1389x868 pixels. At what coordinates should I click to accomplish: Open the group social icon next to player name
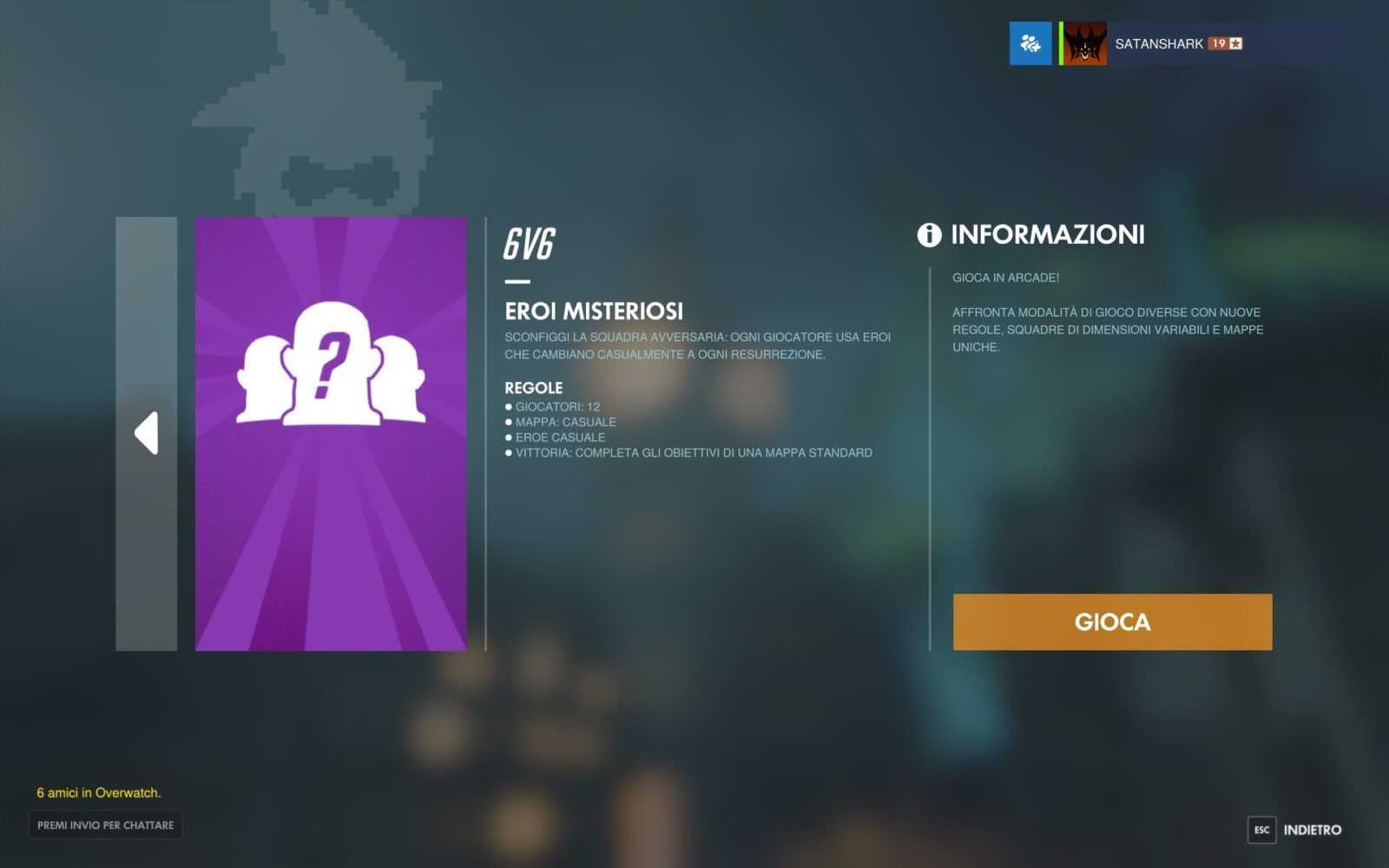pos(1030,43)
